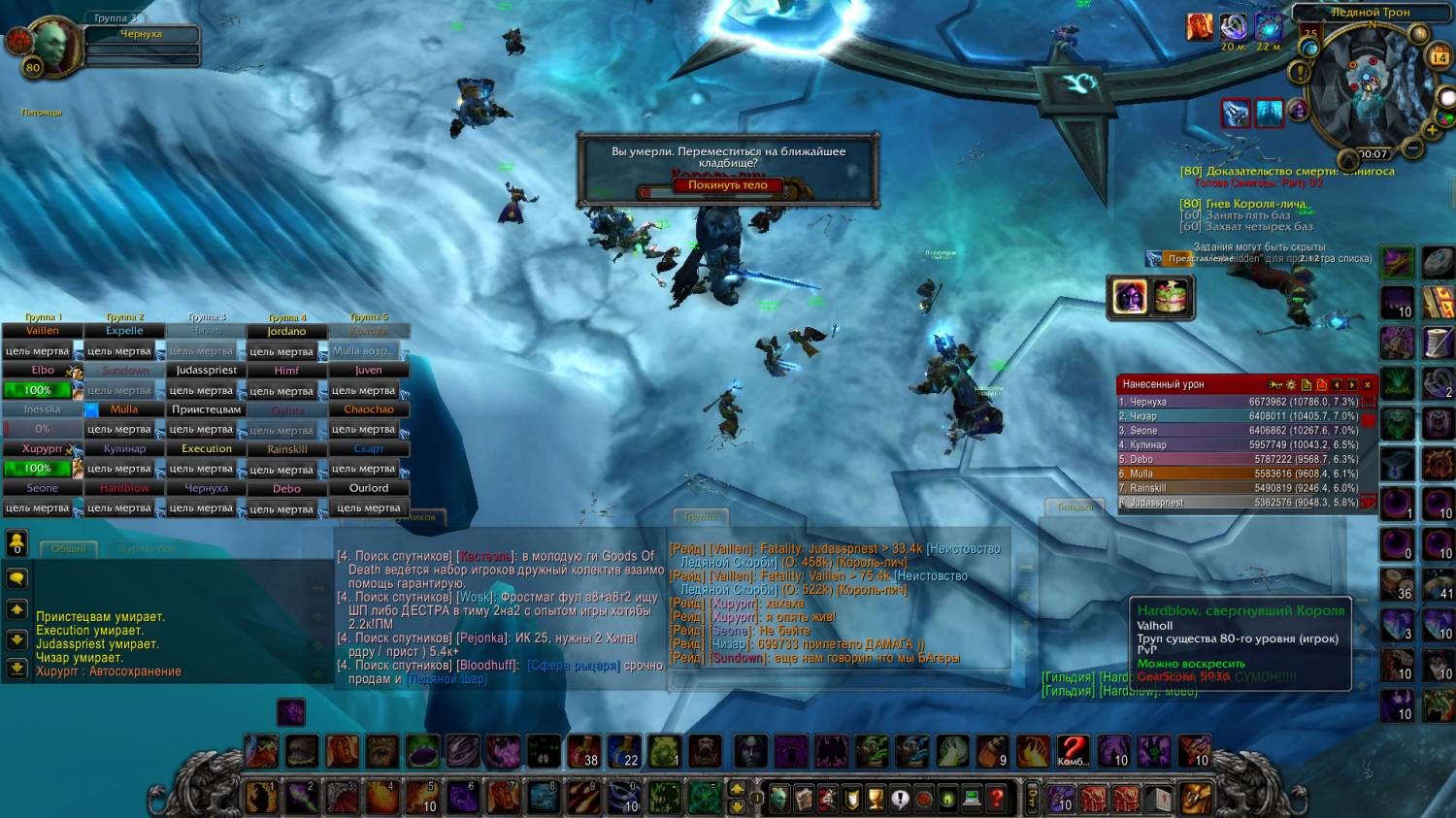This screenshot has width=1456, height=818.
Task: Target Chaochao in raid group five
Action: tap(368, 409)
